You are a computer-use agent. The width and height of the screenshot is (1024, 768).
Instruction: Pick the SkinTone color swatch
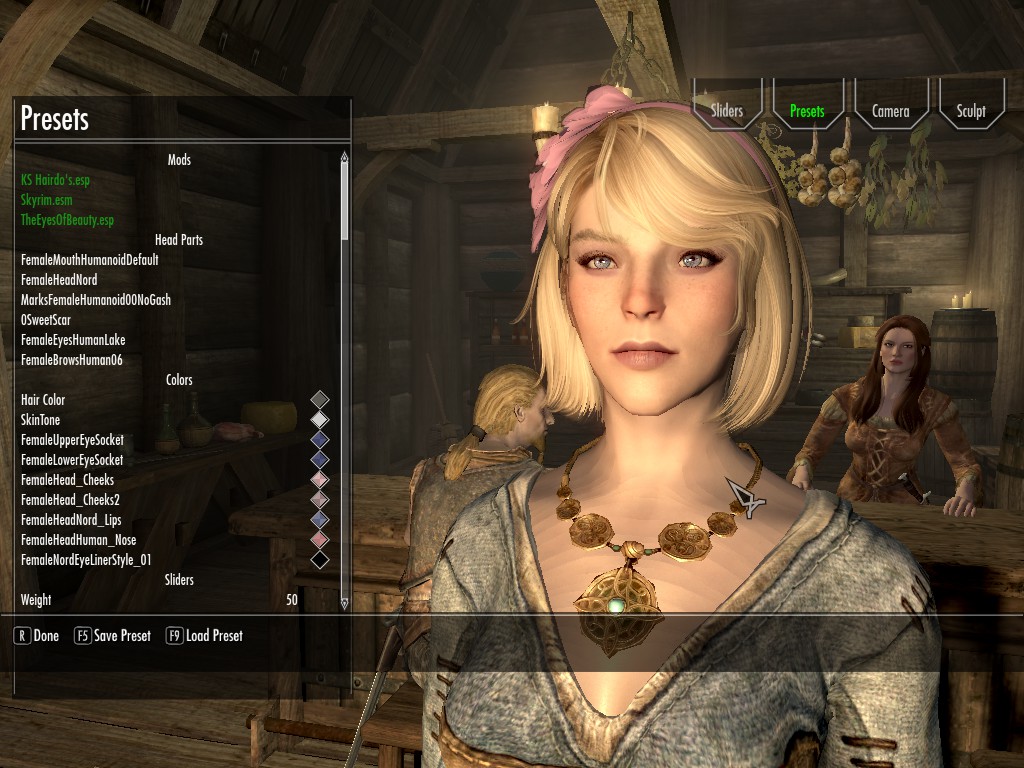pos(319,420)
